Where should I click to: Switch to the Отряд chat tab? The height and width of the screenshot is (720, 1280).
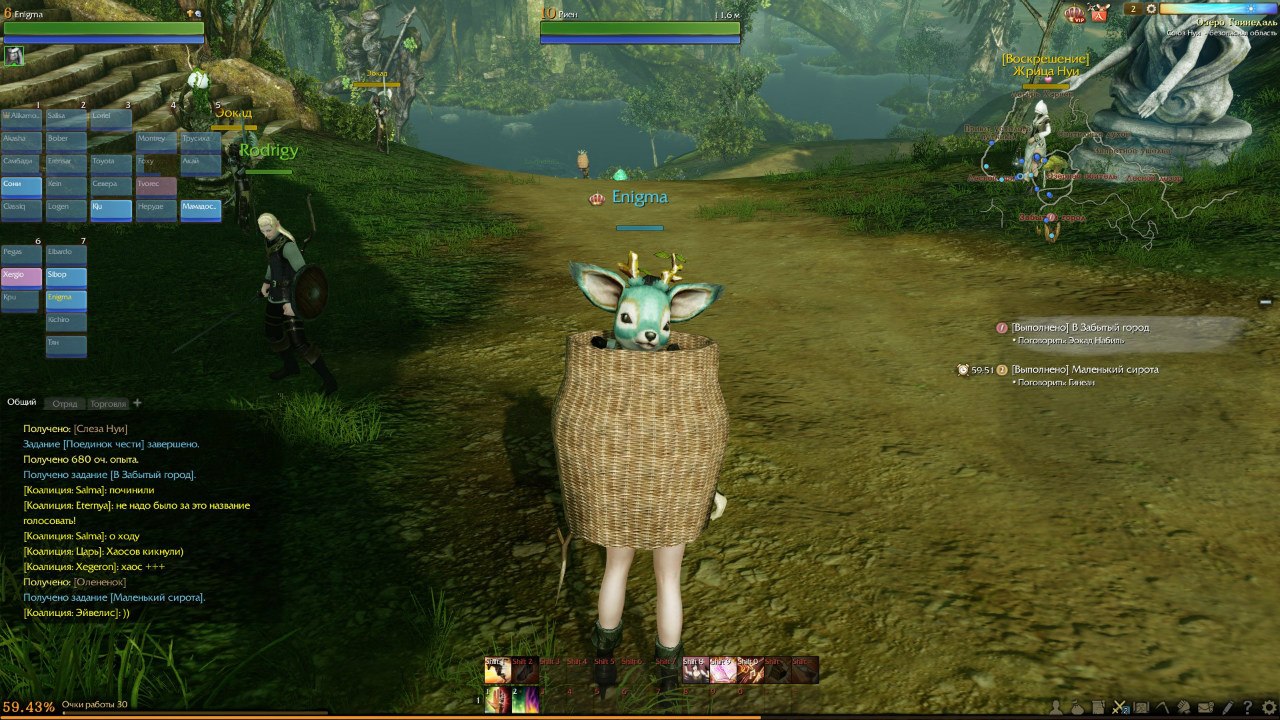click(x=65, y=404)
